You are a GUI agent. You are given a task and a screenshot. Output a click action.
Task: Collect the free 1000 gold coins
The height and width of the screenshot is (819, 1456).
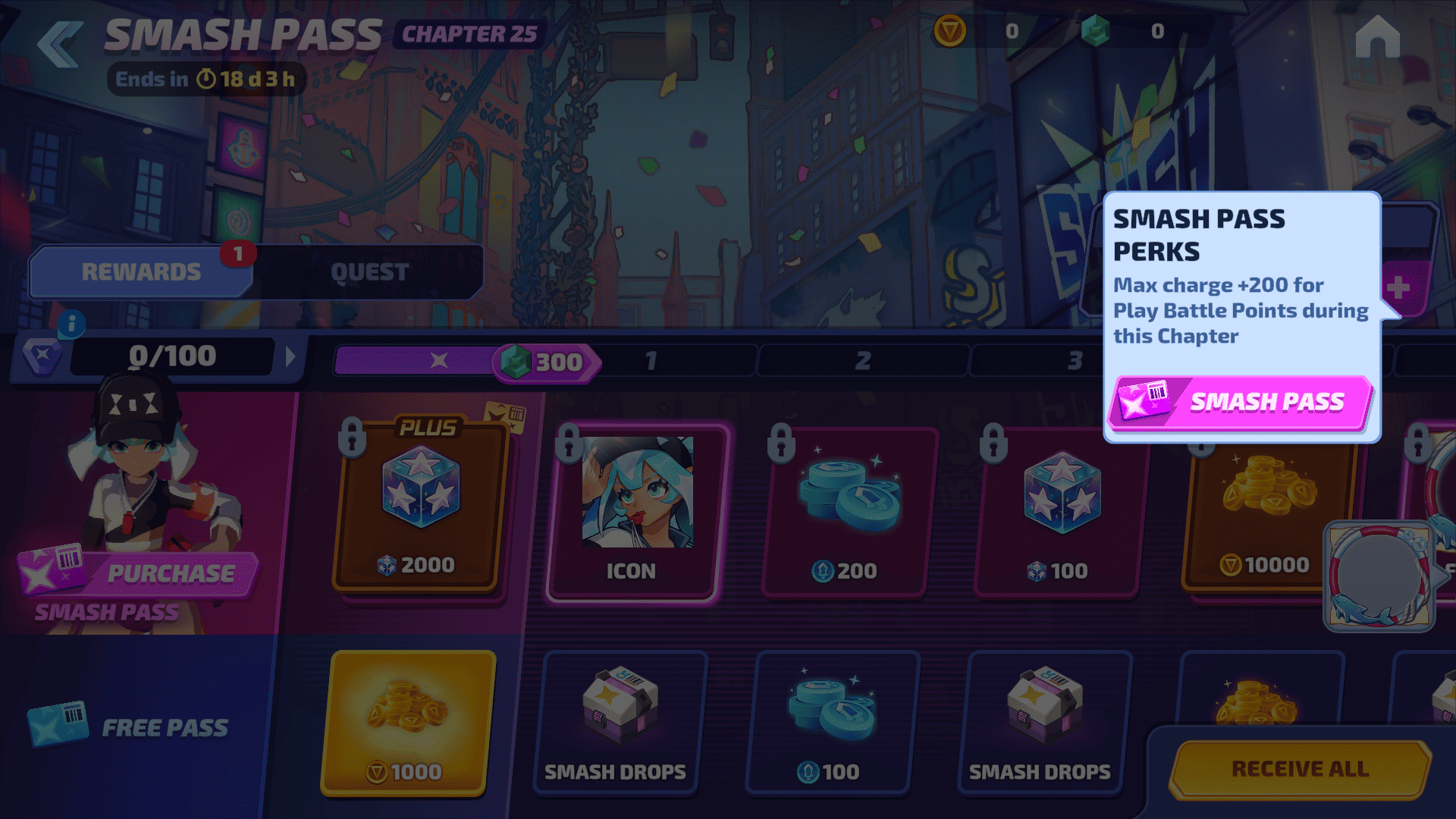[409, 723]
